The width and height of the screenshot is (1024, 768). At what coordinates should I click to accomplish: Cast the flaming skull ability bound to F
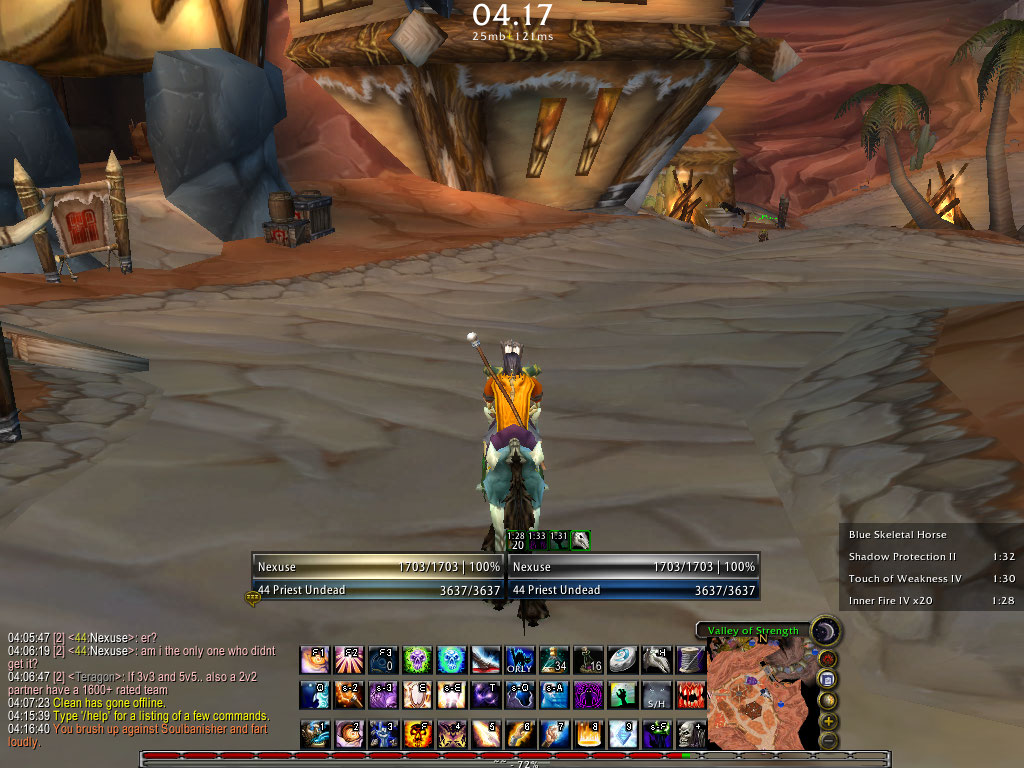tap(416, 735)
